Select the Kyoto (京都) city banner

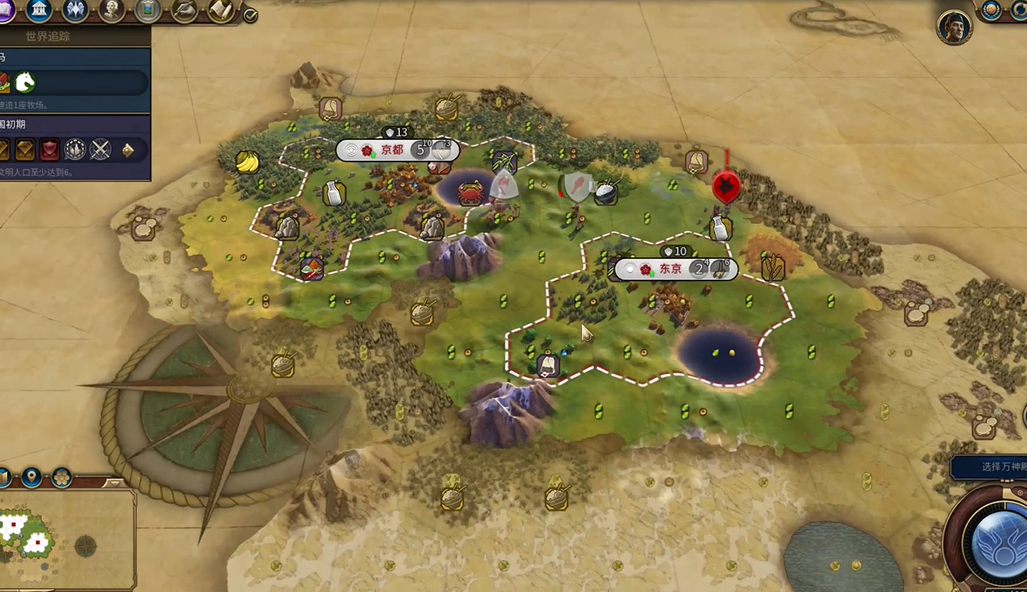pyautogui.click(x=391, y=150)
